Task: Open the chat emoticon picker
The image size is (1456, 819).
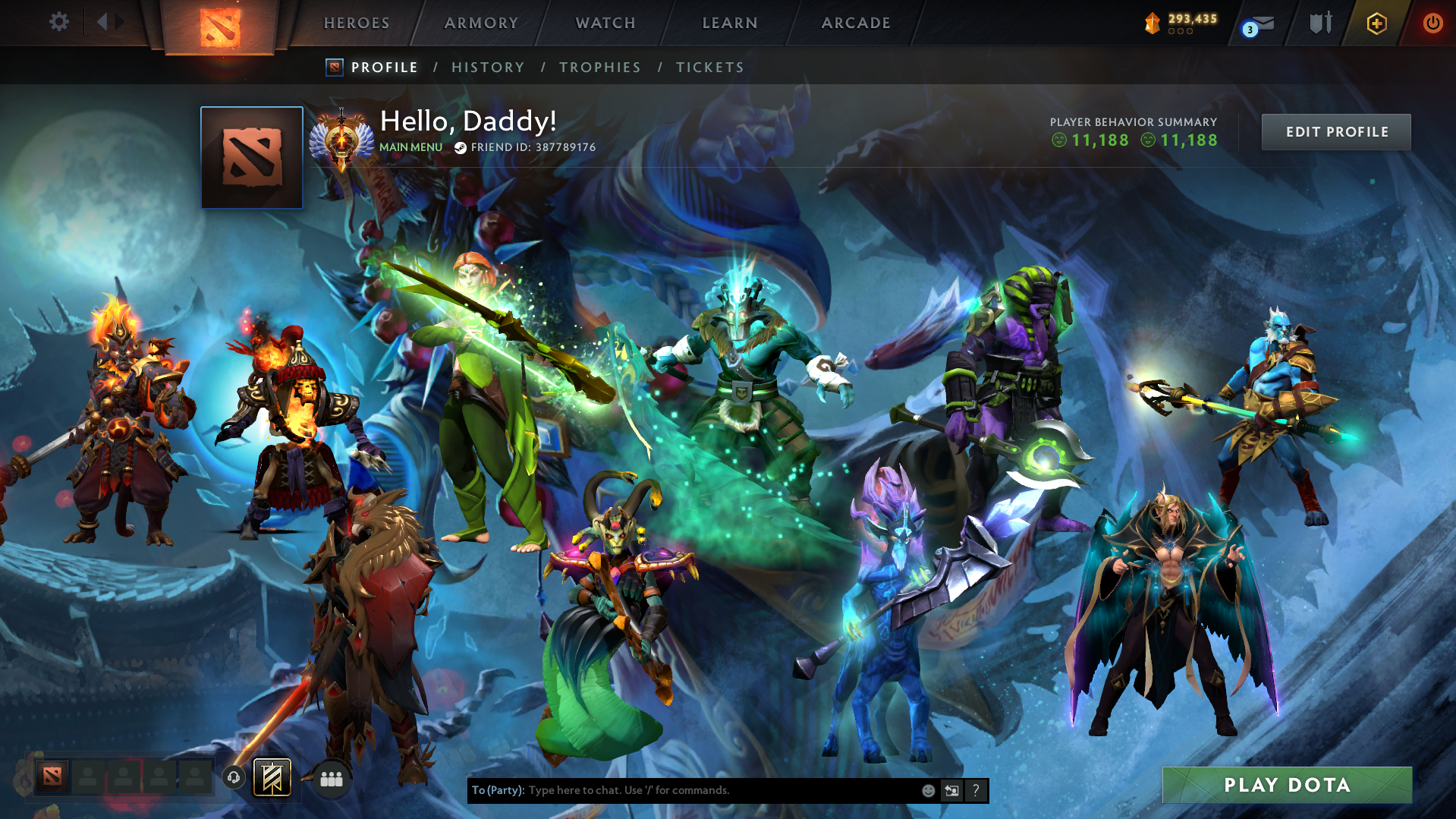Action: pos(928,790)
